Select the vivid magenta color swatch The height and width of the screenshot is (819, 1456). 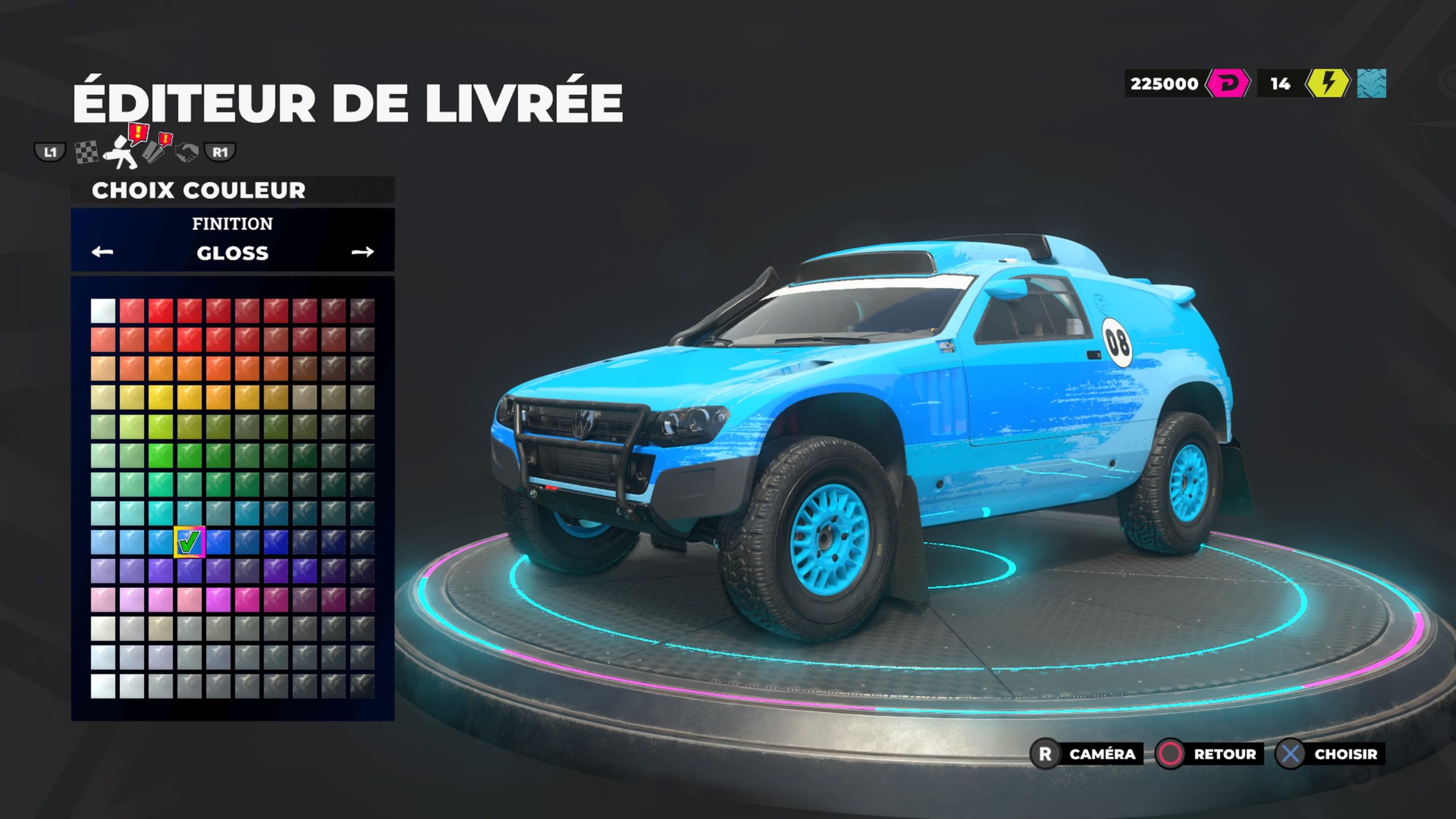click(x=218, y=600)
